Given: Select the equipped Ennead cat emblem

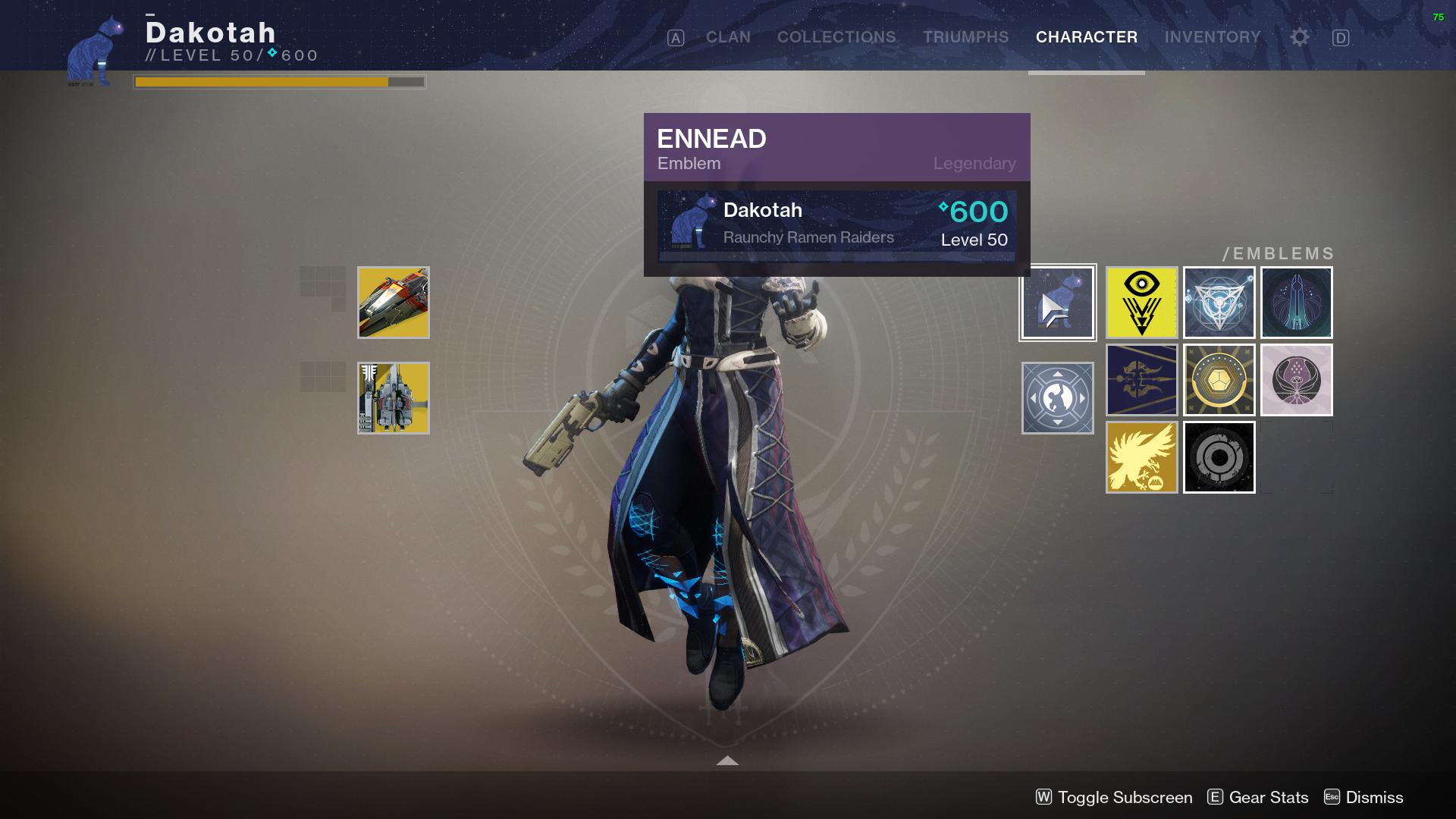Looking at the screenshot, I should [x=1058, y=302].
